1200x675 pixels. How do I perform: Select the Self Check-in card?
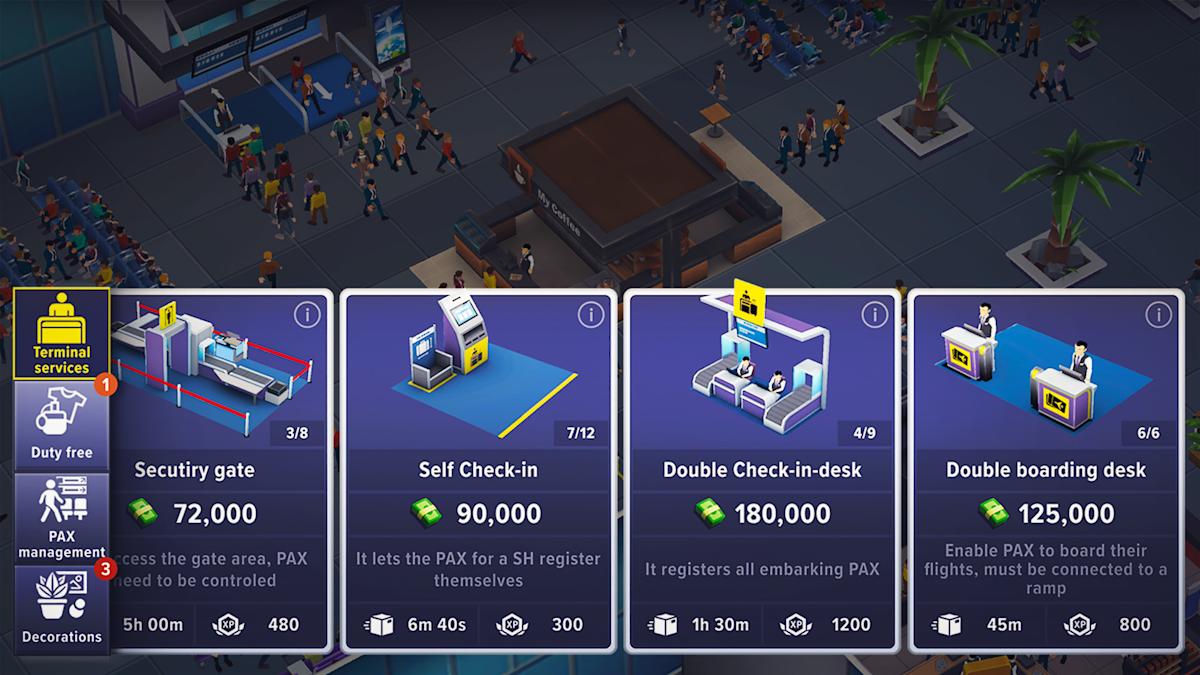coord(477,470)
